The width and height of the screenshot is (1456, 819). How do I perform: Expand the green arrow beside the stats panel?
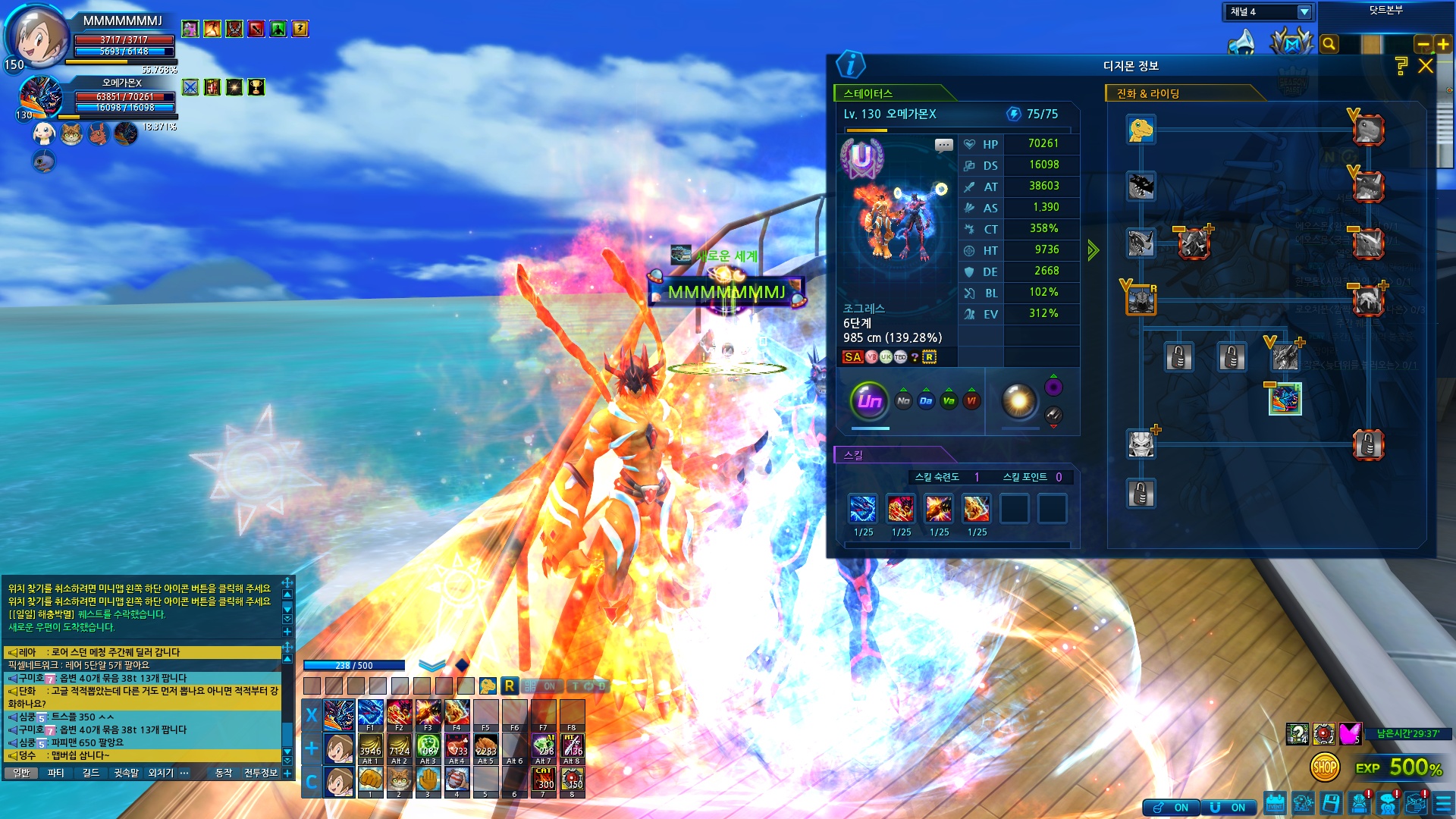click(x=1093, y=250)
